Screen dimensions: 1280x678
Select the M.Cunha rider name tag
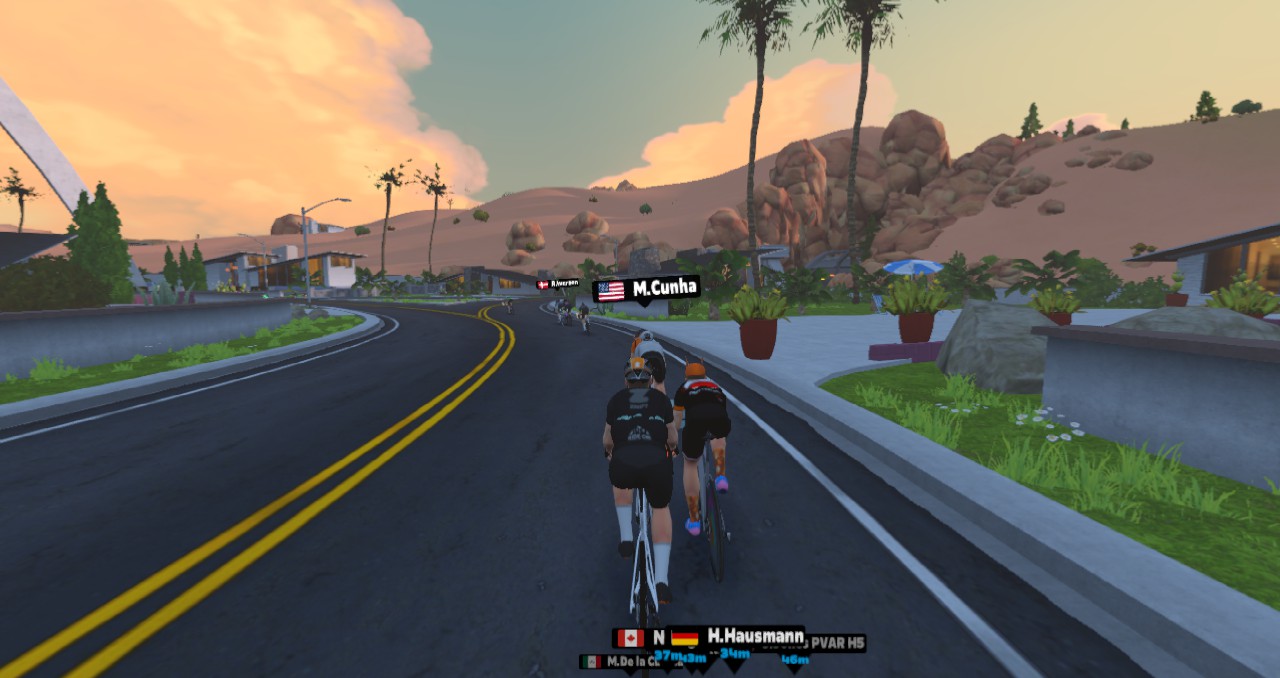[646, 289]
